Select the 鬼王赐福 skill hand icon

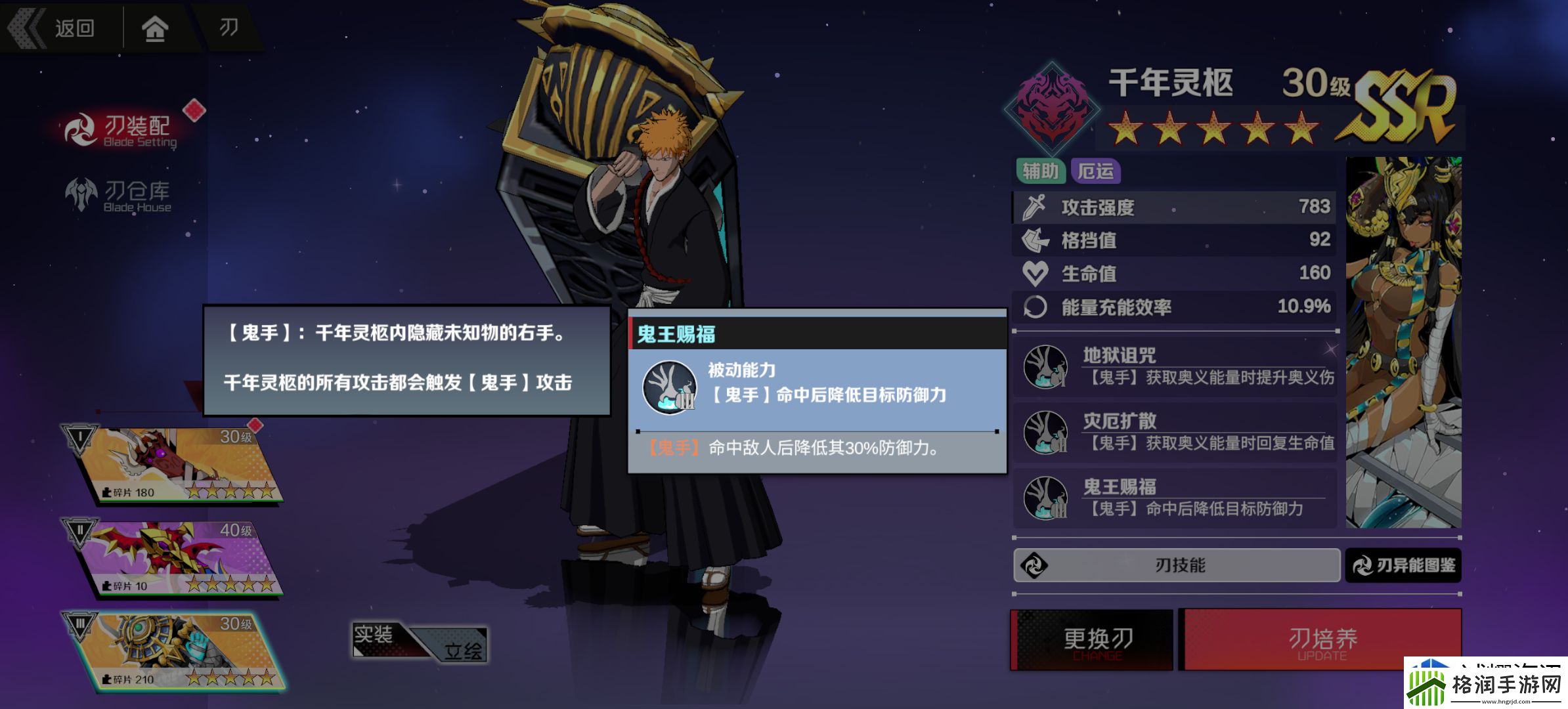1047,498
